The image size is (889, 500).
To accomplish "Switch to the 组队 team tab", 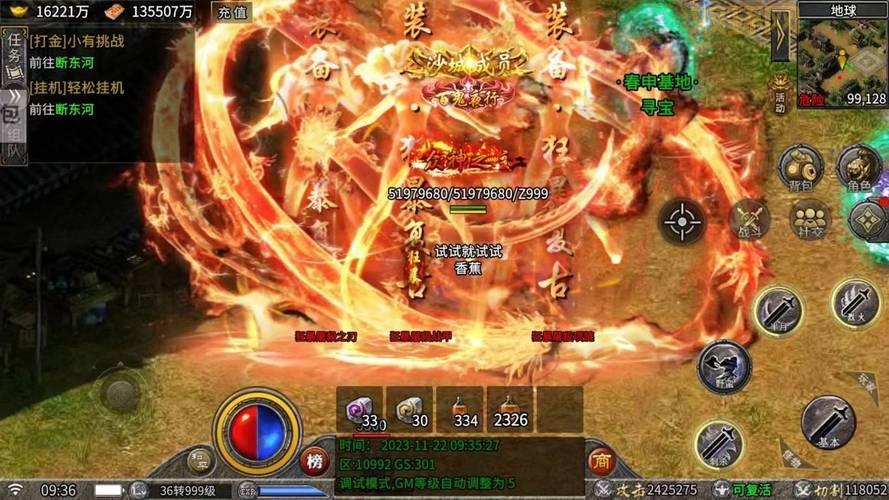I will [13, 143].
